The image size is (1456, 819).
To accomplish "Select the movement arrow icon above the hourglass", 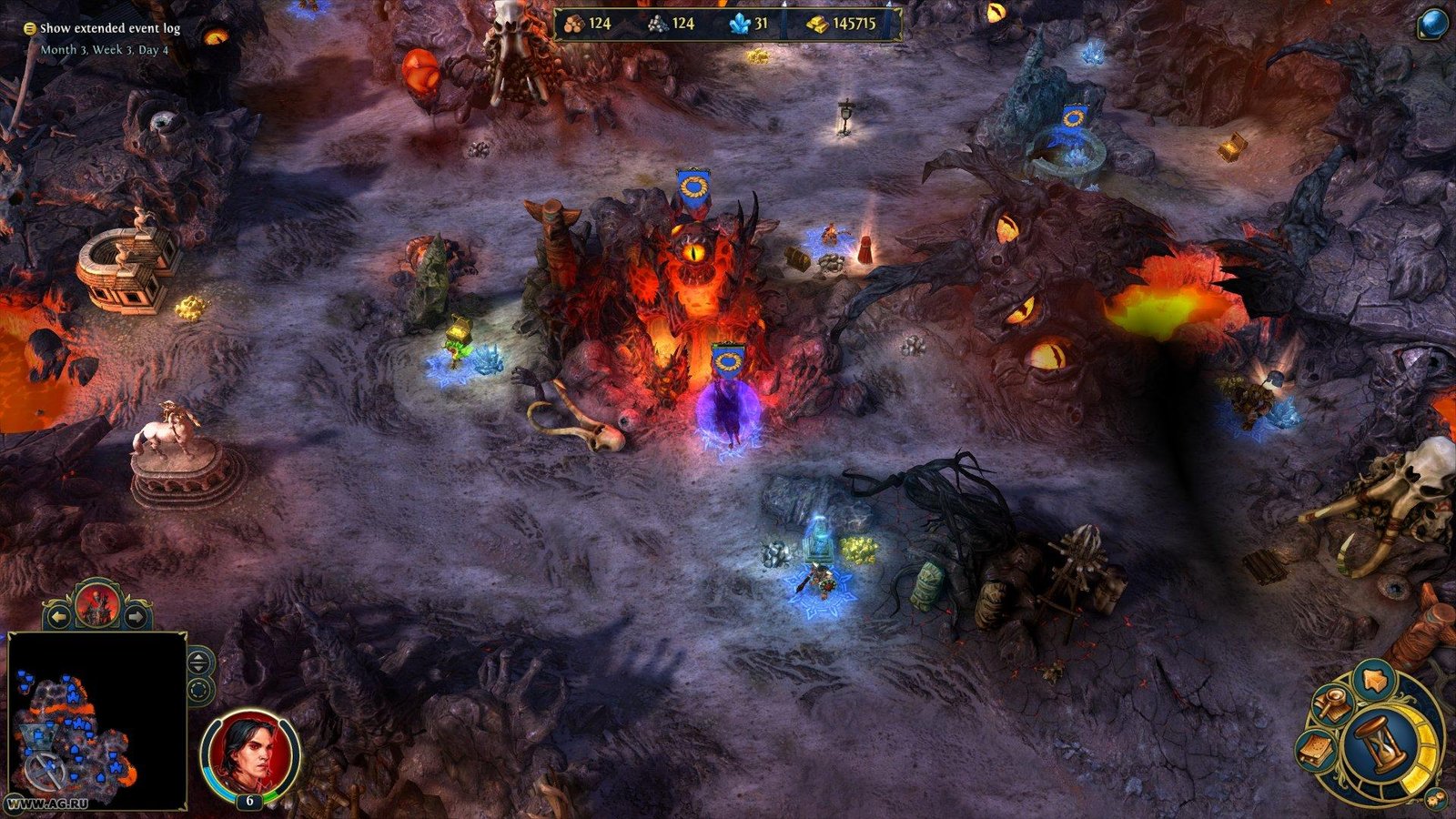I will click(1373, 679).
